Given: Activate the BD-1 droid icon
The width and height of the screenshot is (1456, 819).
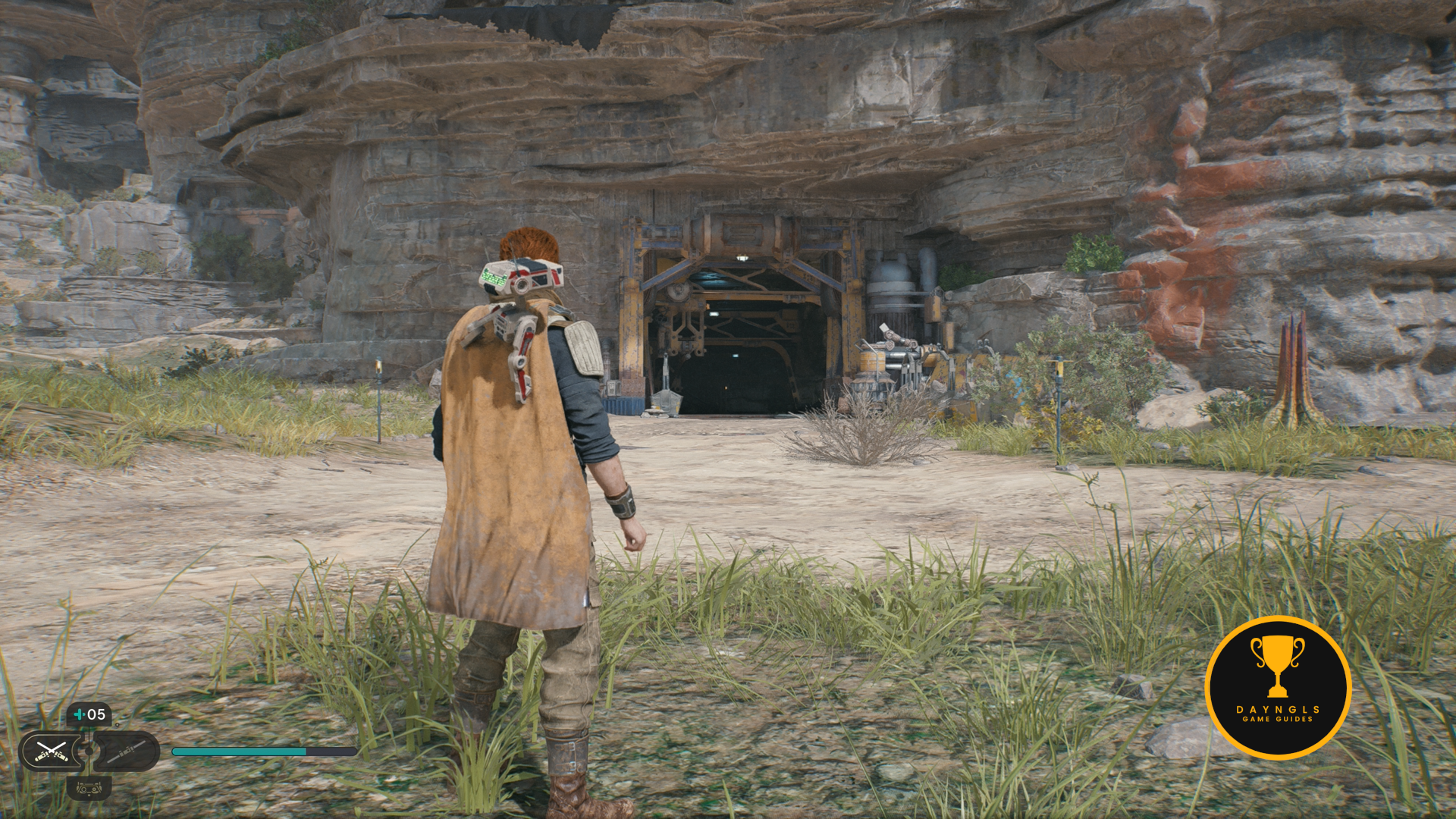Looking at the screenshot, I should 89,789.
